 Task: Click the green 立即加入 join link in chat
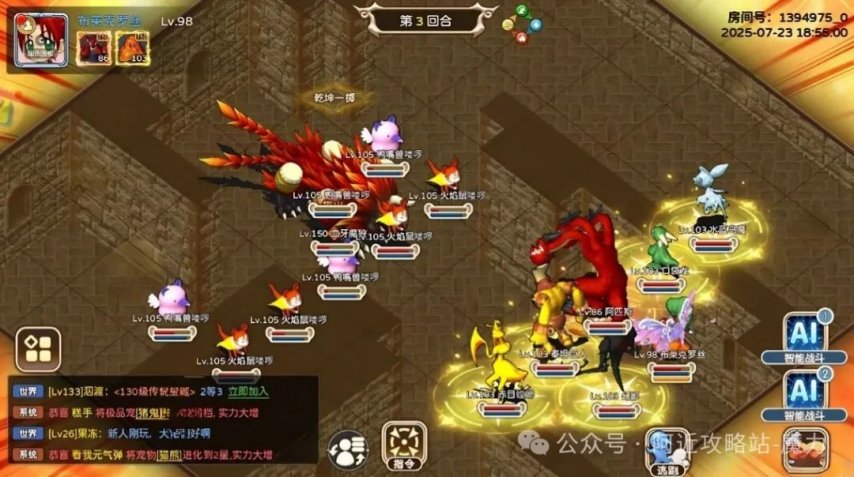coord(249,392)
